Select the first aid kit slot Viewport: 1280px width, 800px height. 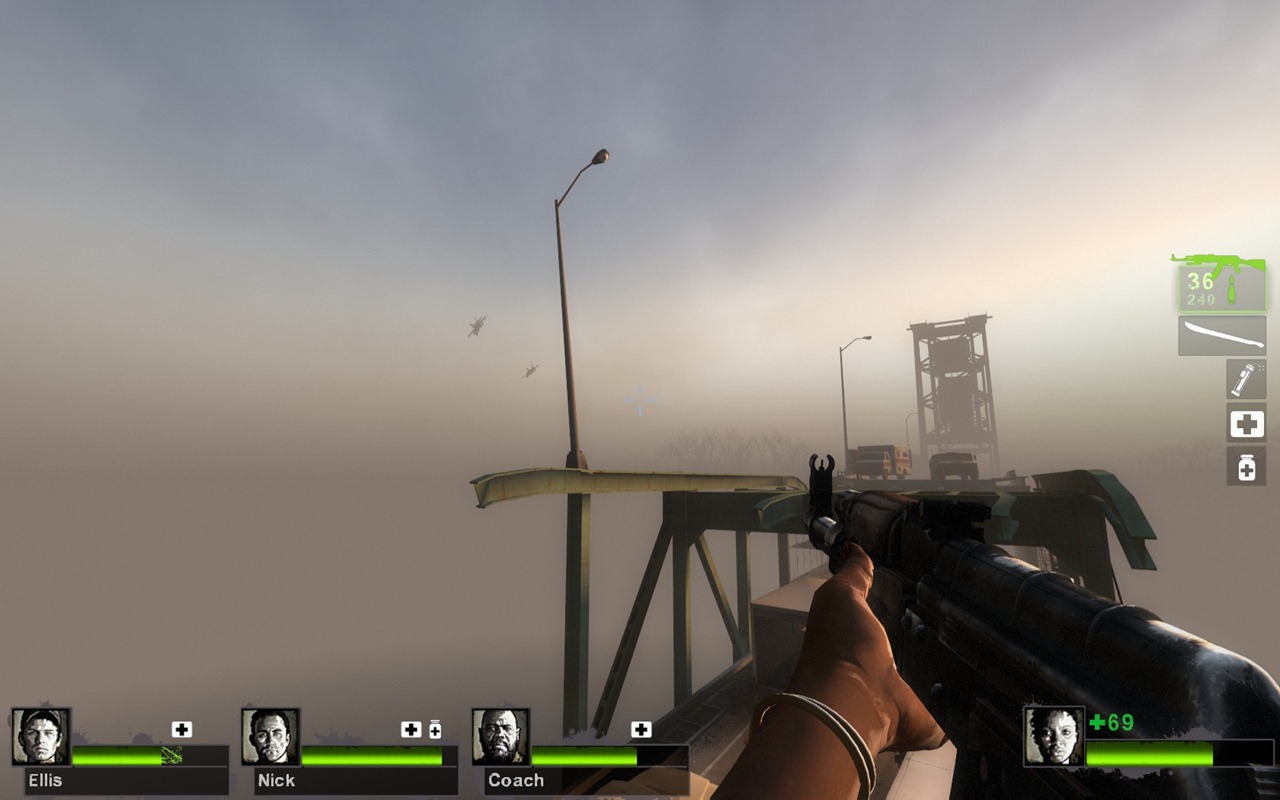point(1246,424)
